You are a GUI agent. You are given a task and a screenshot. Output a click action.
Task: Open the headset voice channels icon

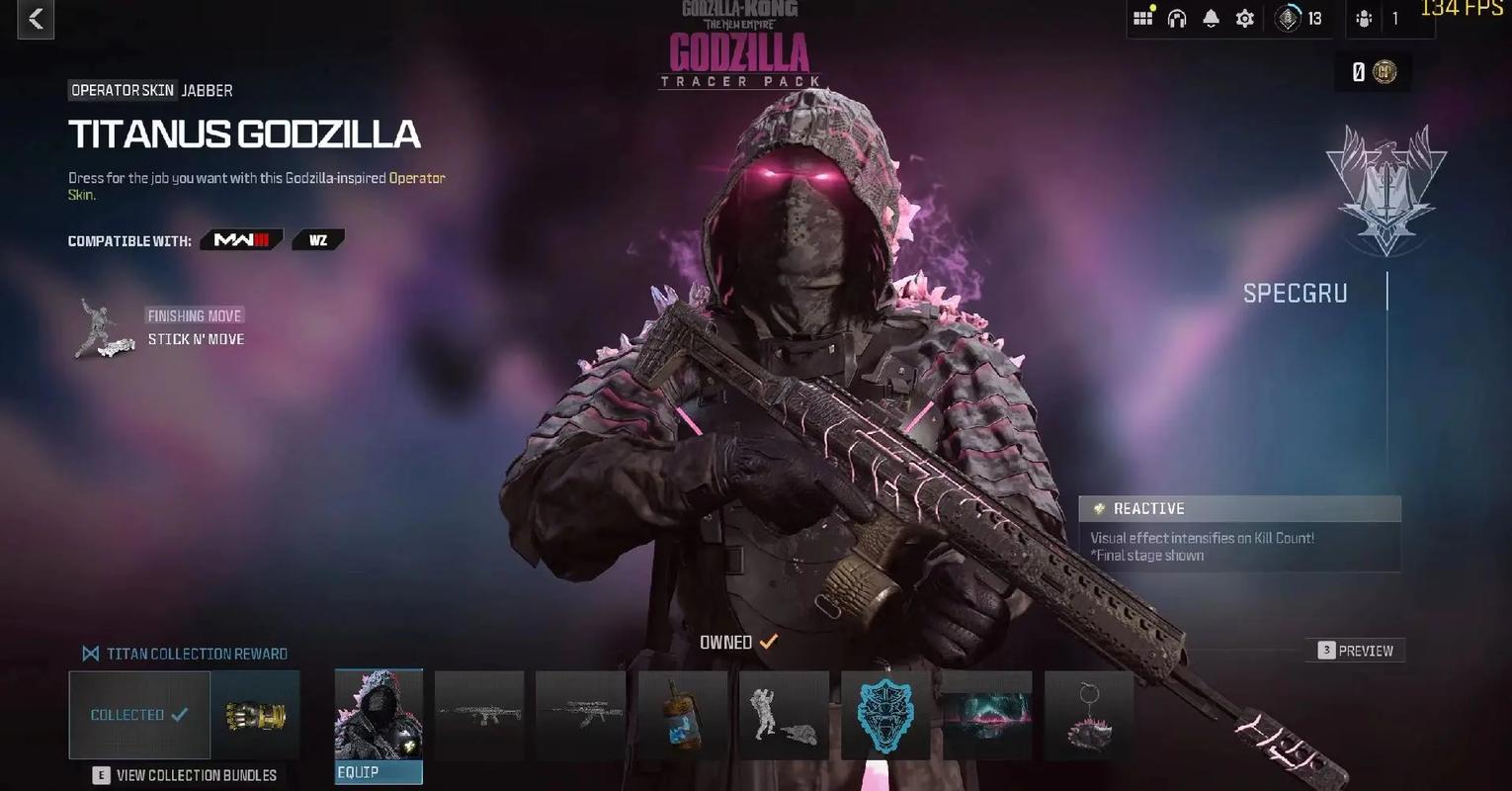click(1176, 18)
